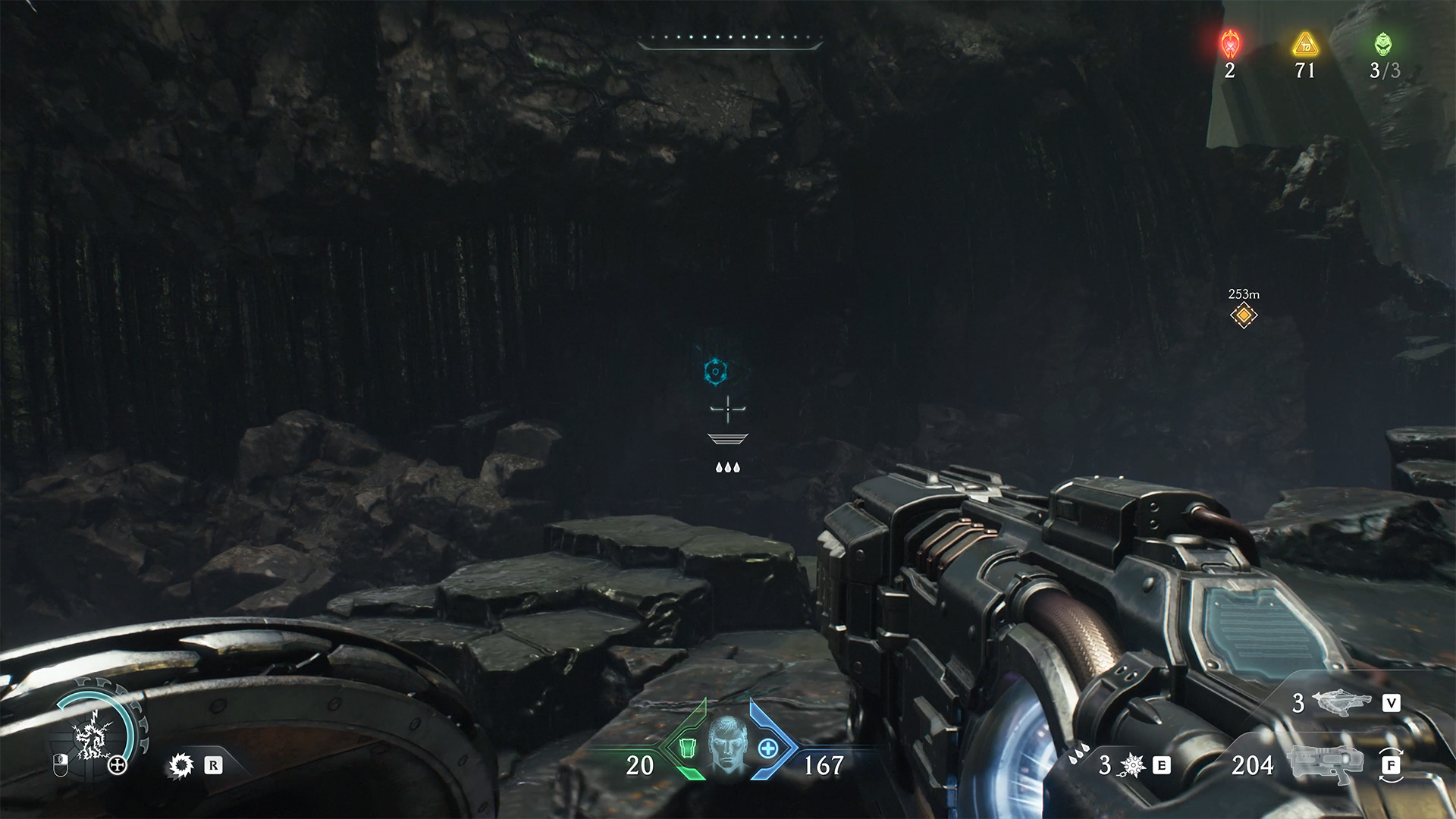
Task: Select the orange objective marker at 253m
Action: [x=1244, y=315]
